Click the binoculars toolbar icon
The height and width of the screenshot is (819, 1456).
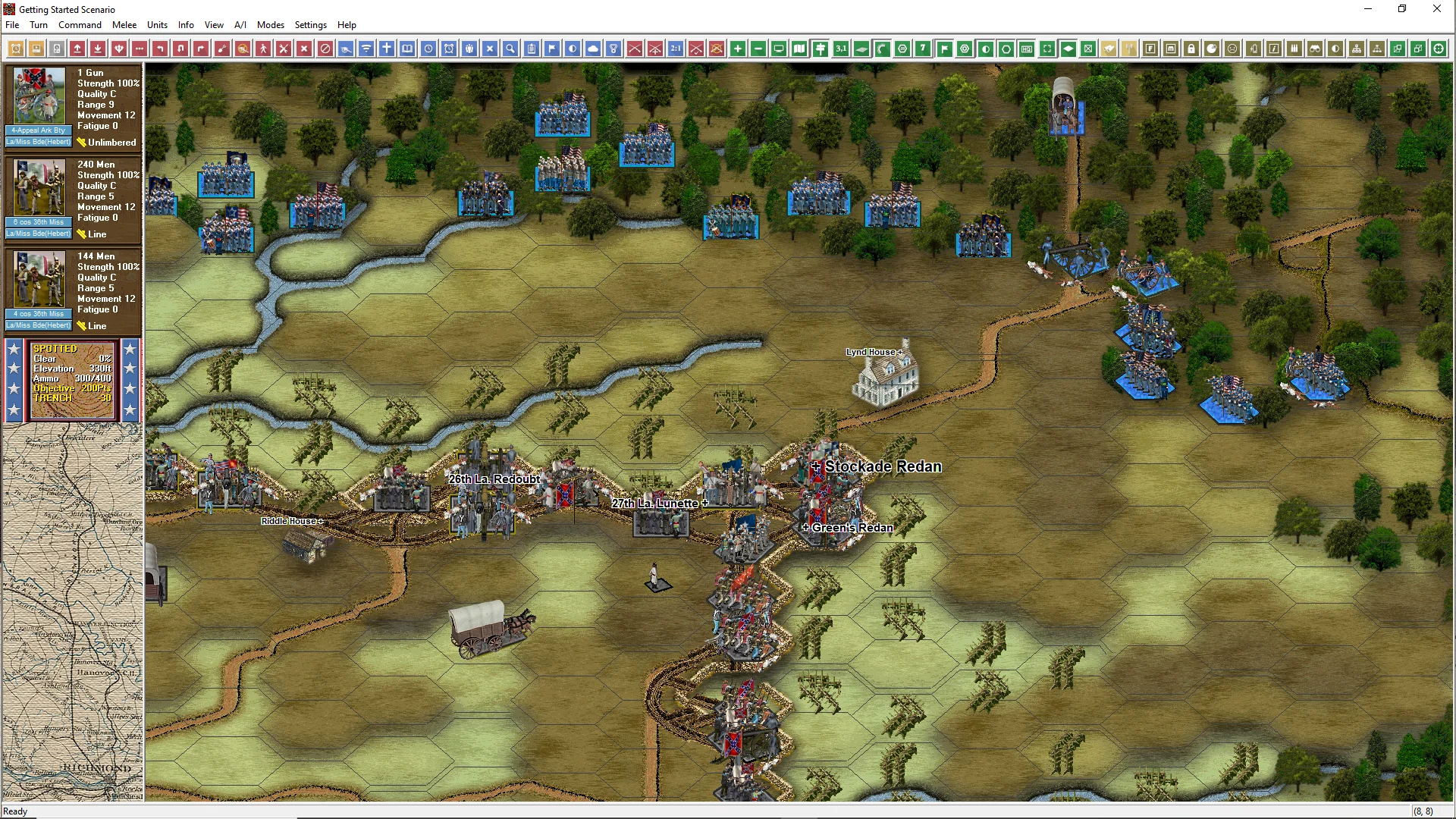[1315, 49]
